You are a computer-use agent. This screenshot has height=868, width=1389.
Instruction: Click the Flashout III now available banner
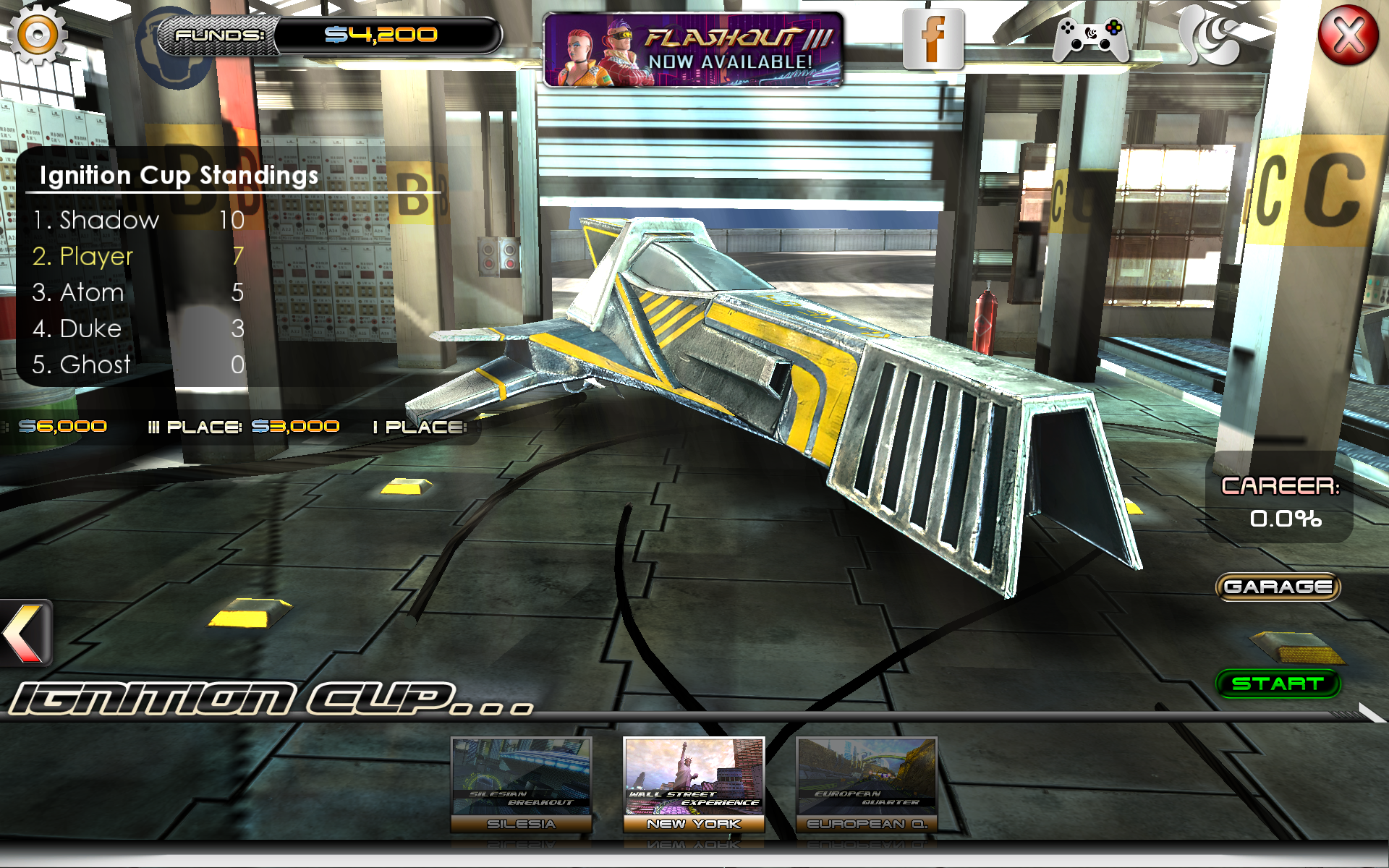[693, 50]
